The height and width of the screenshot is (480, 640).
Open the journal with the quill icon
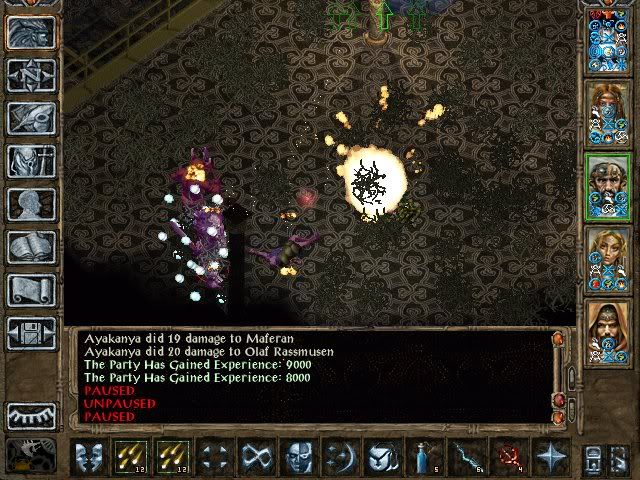(x=31, y=117)
